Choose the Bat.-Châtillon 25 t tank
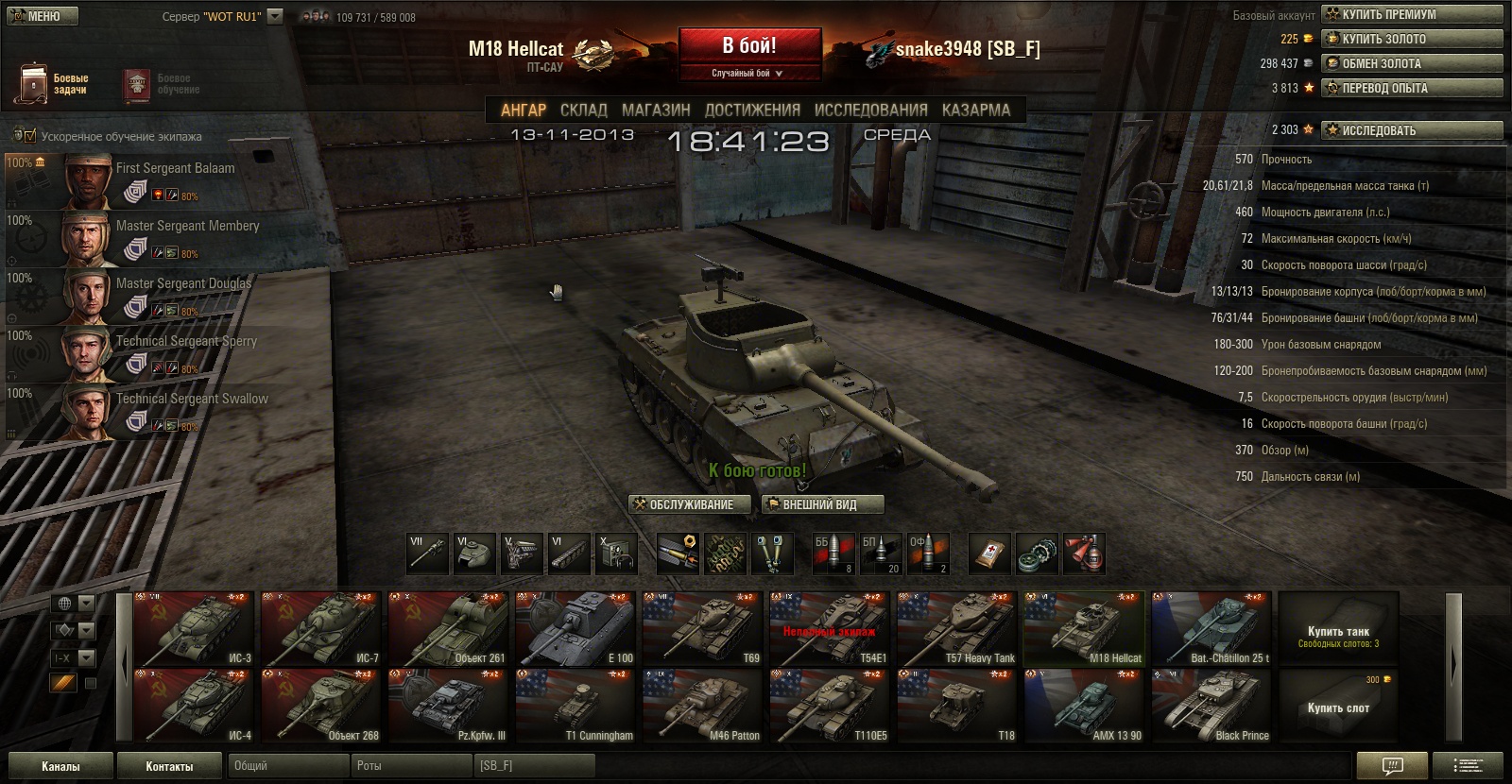 [1211, 629]
